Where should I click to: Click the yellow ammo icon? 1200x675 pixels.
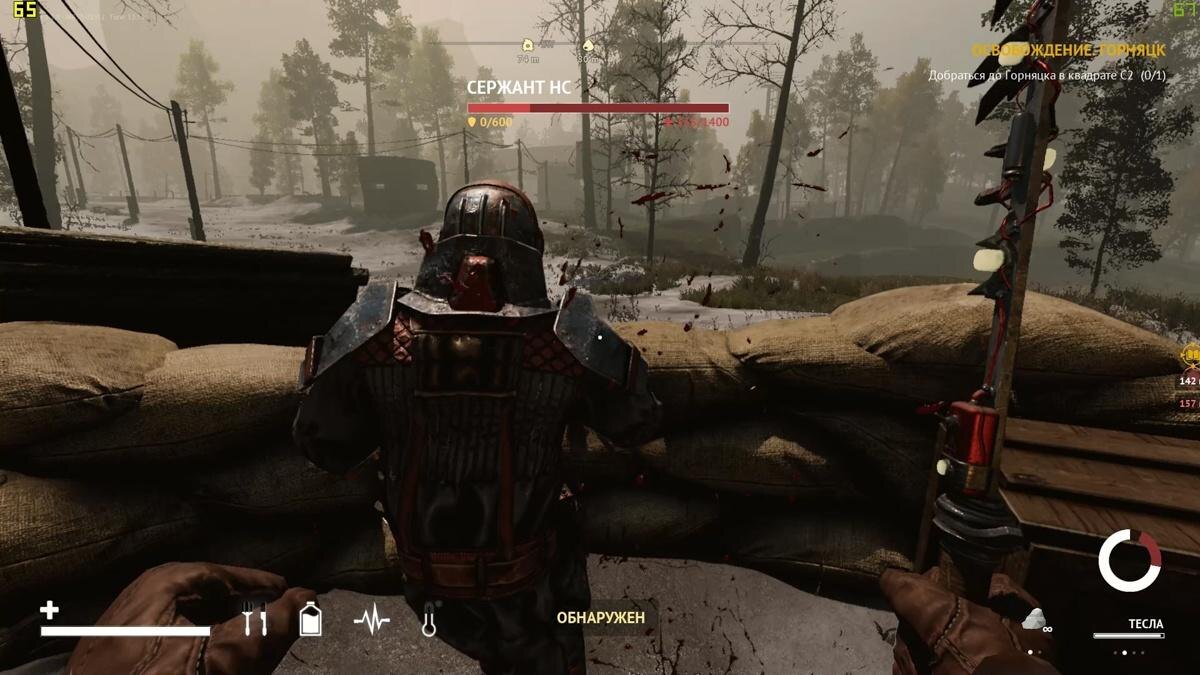(1190, 355)
